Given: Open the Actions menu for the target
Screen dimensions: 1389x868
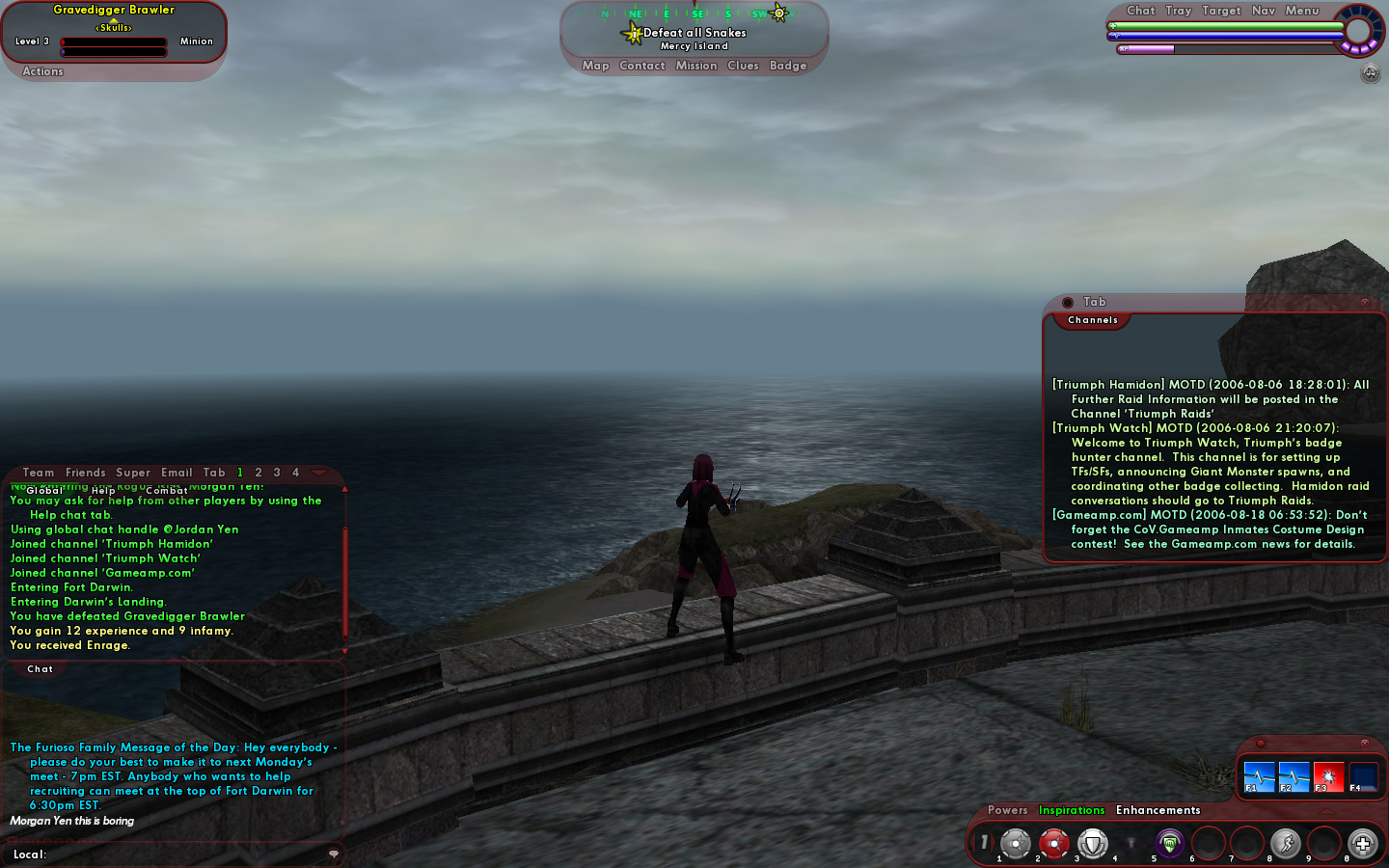Looking at the screenshot, I should coord(42,71).
